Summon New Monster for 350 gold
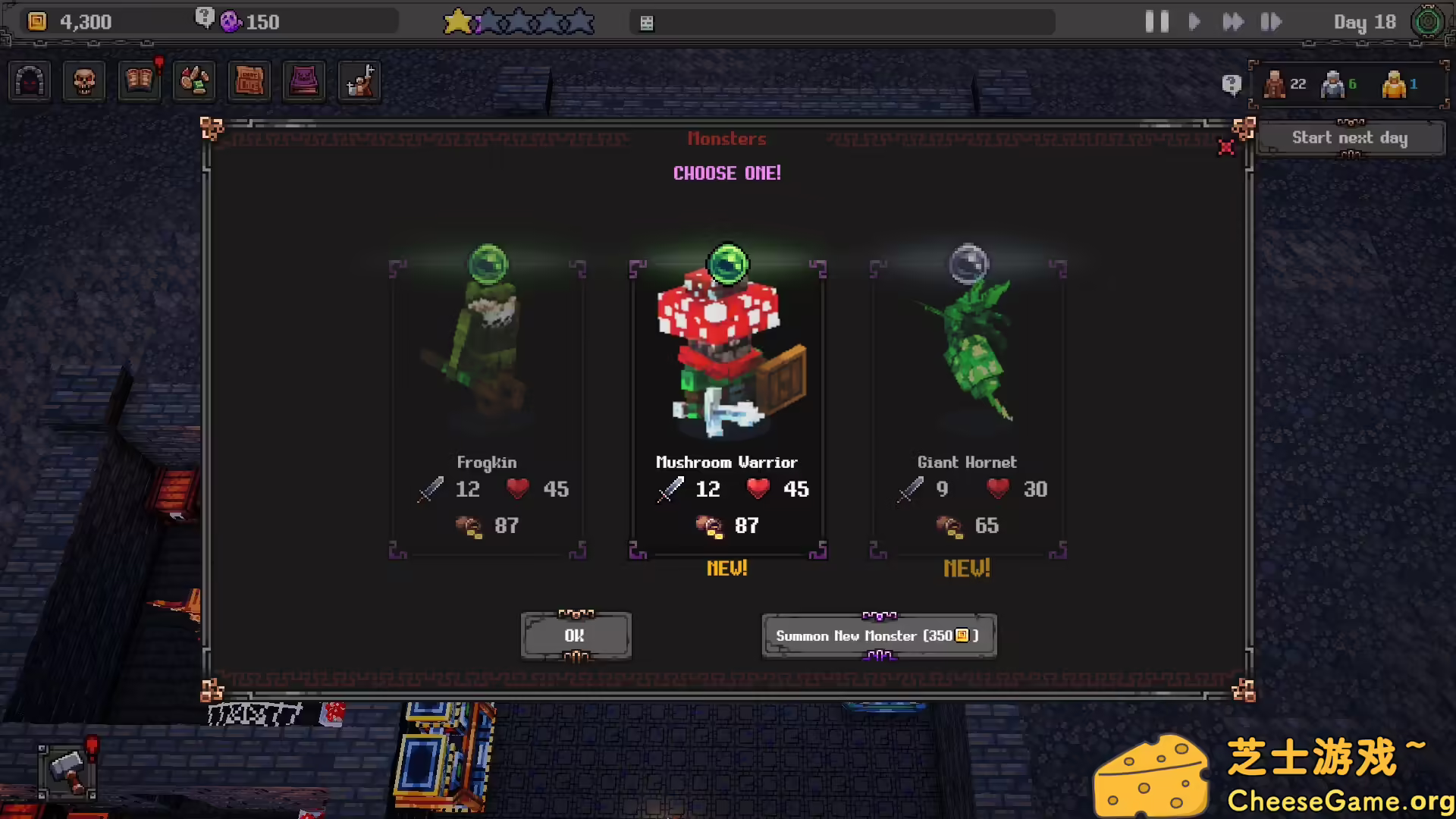The image size is (1456, 819). click(x=878, y=635)
